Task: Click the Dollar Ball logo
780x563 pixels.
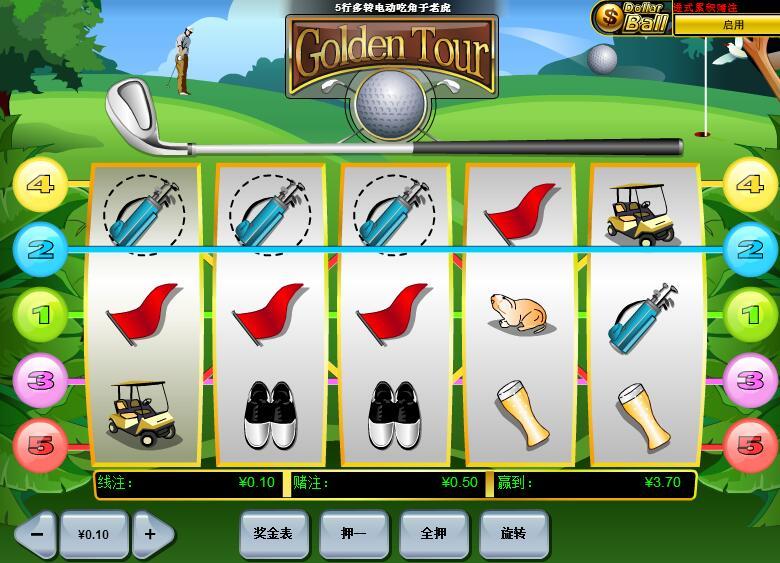Action: 631,17
